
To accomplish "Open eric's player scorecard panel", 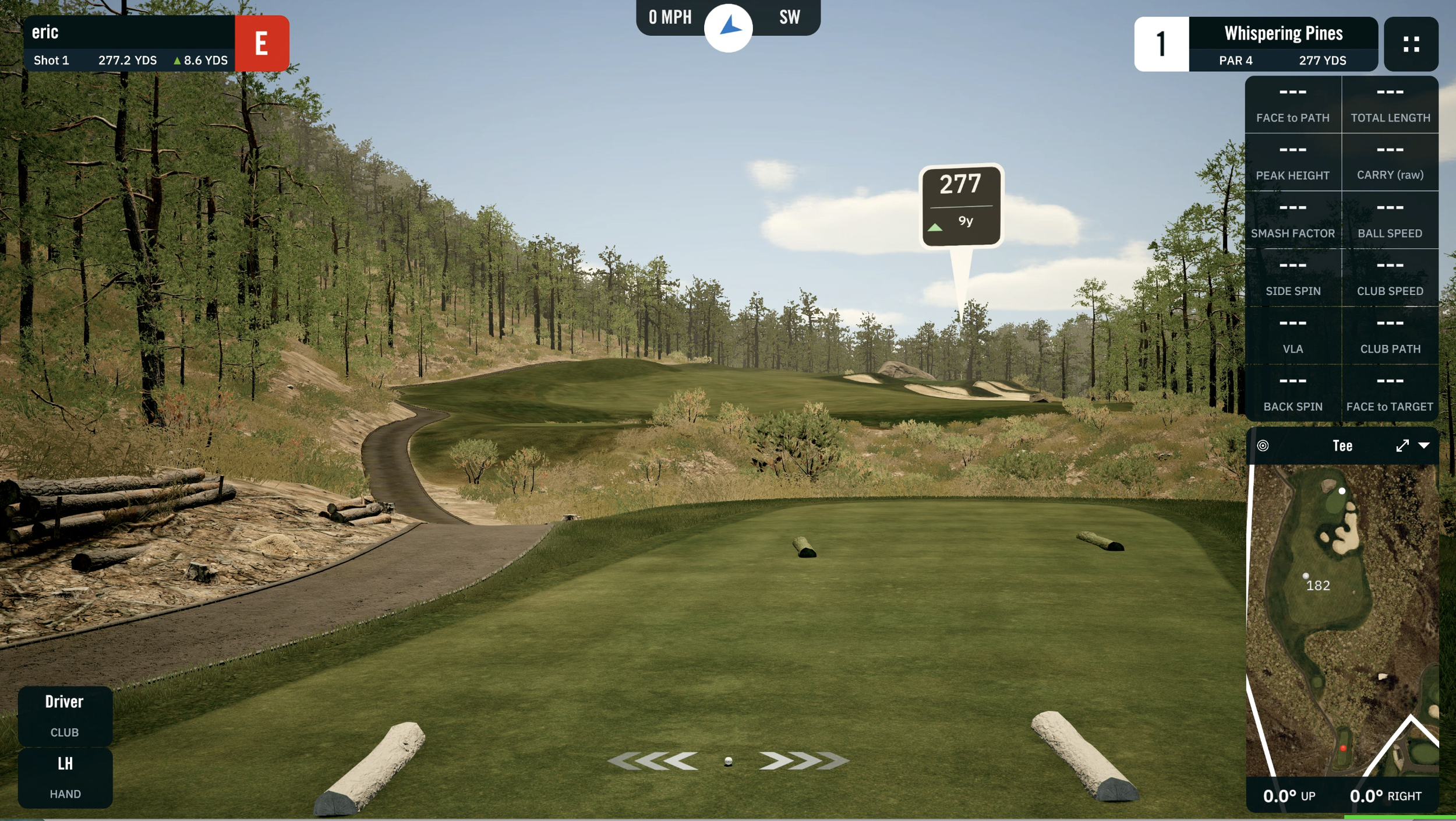I will point(129,44).
